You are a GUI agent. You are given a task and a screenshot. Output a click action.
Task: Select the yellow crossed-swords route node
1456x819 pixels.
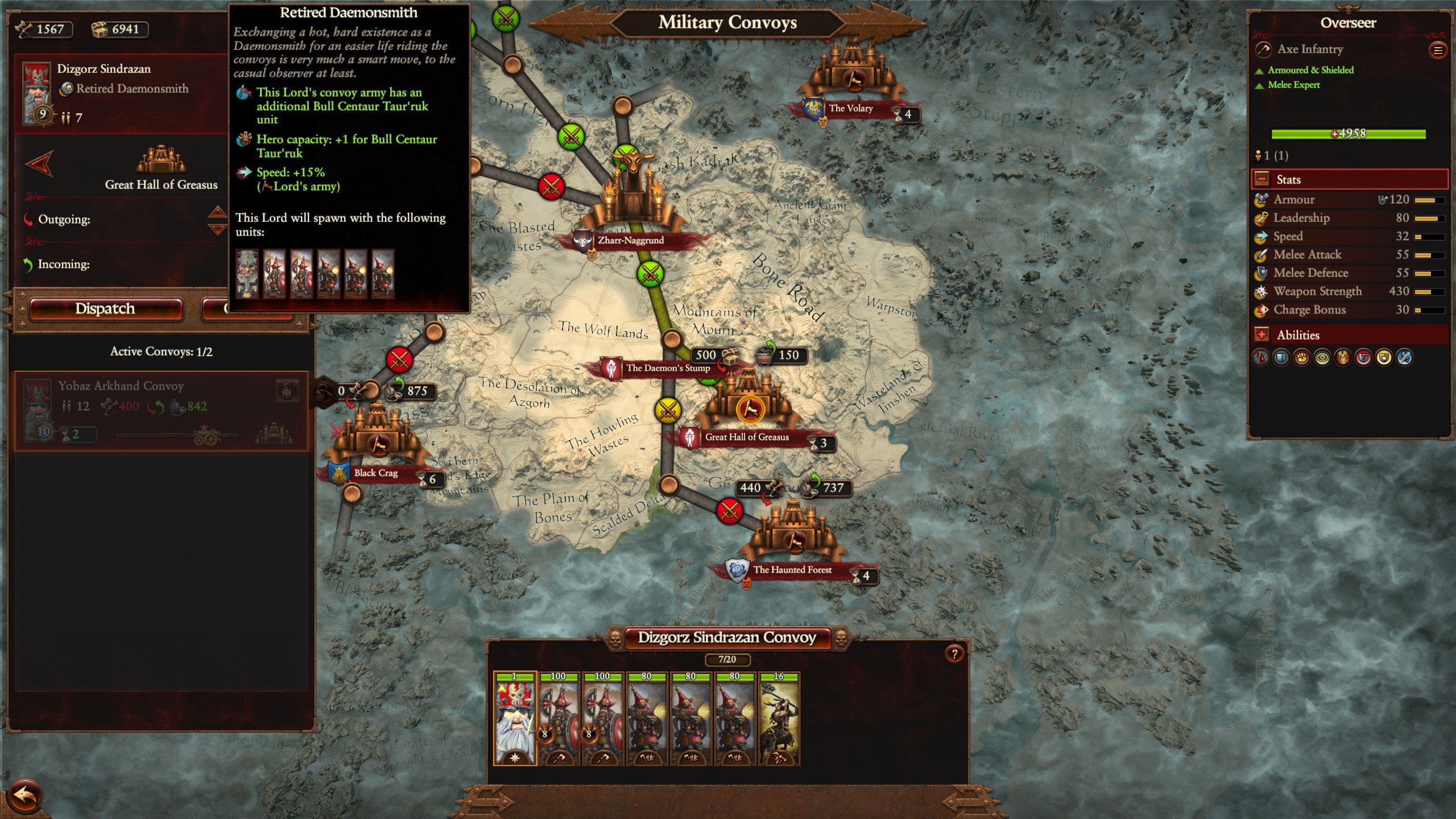[x=668, y=409]
